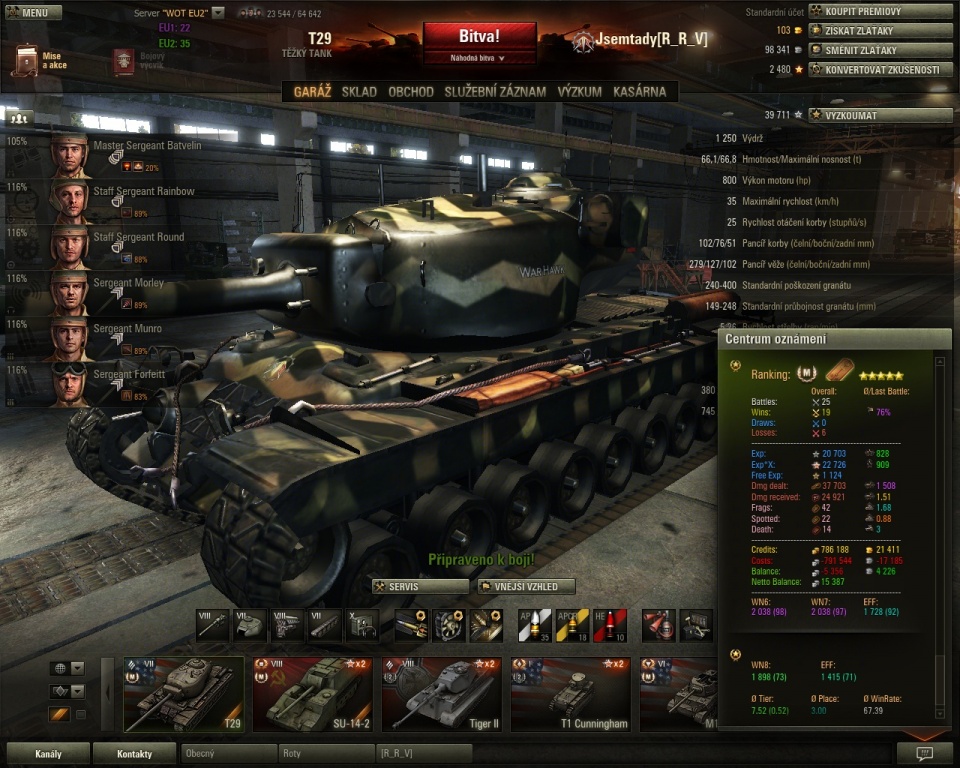Start the battle with the Bitva! button
The height and width of the screenshot is (768, 960).
479,36
